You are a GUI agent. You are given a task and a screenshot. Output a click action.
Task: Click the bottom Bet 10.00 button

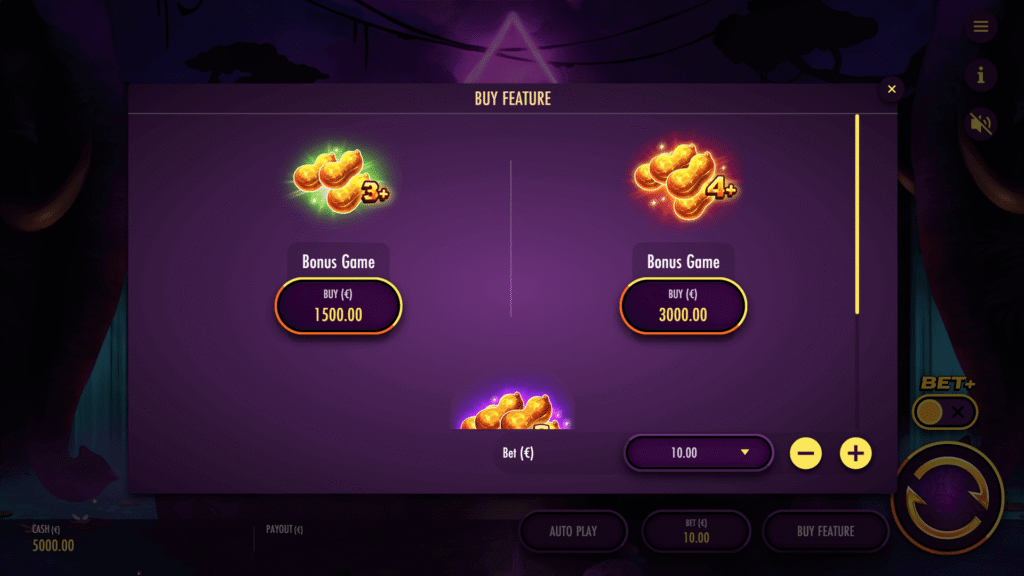click(696, 531)
